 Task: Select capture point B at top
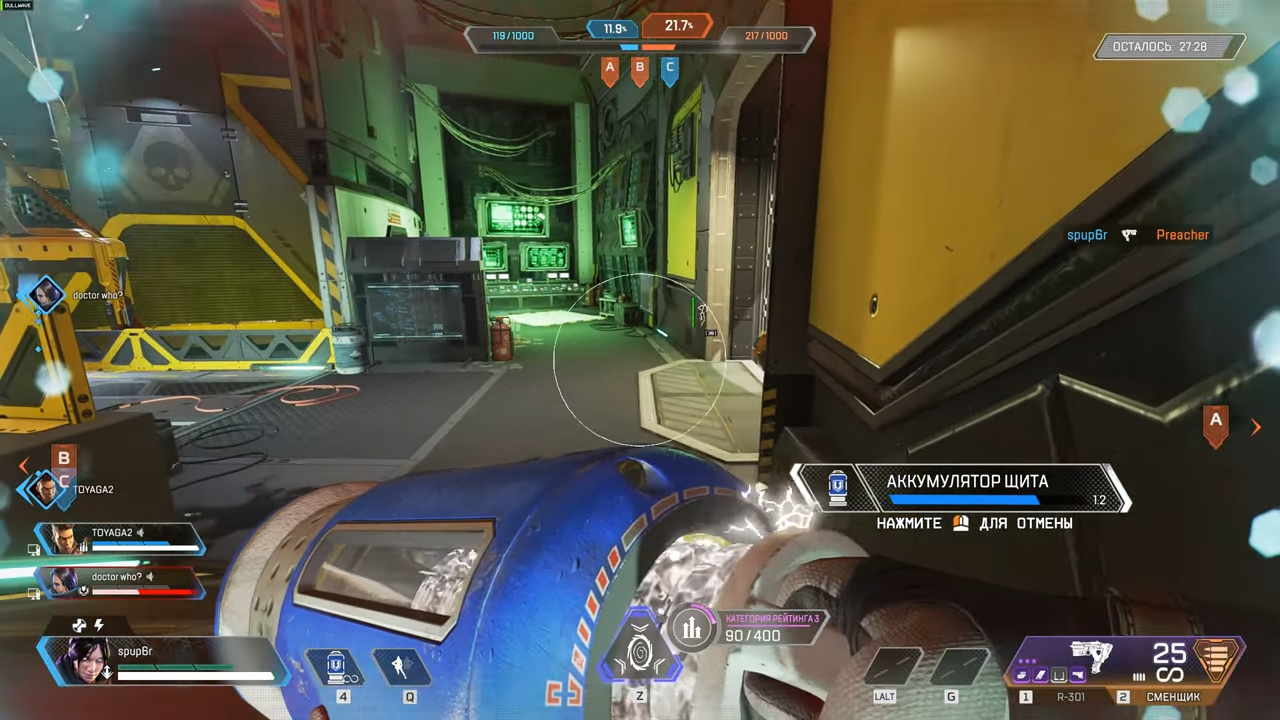[x=640, y=70]
